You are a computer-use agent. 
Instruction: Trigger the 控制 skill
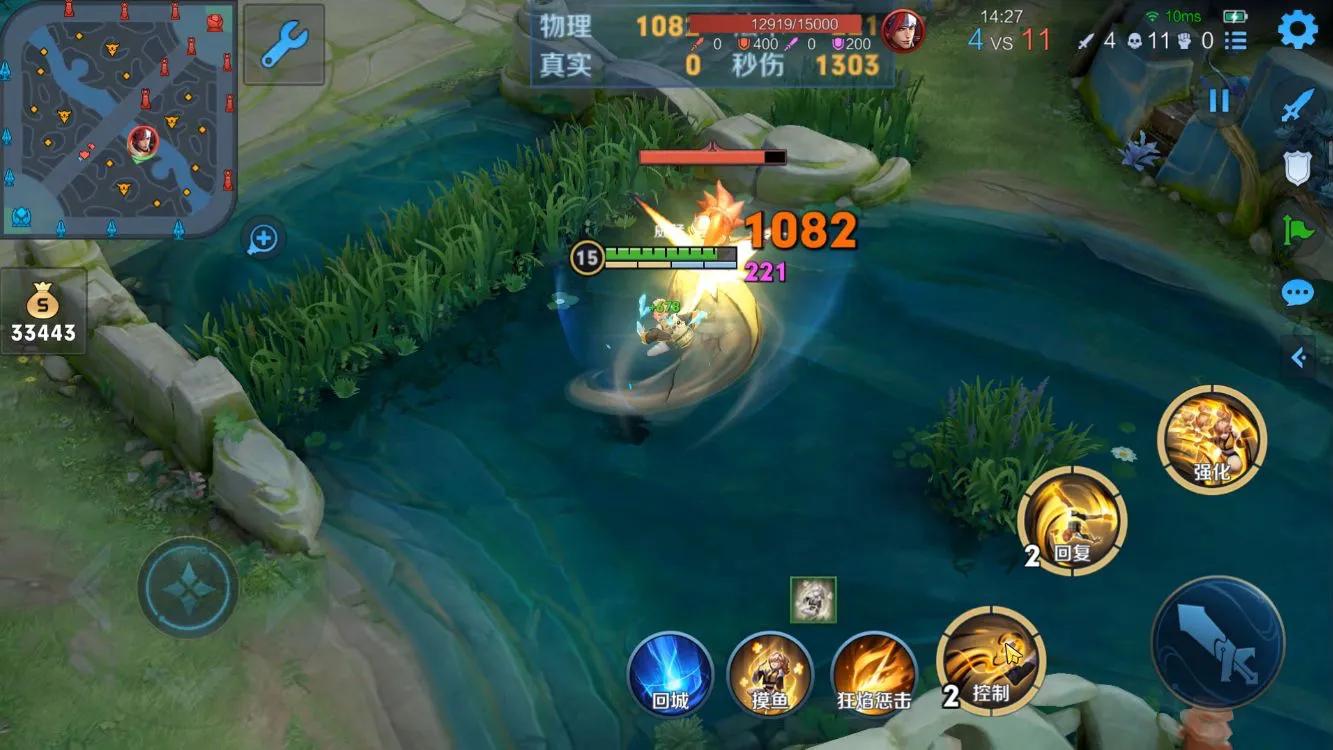click(991, 661)
